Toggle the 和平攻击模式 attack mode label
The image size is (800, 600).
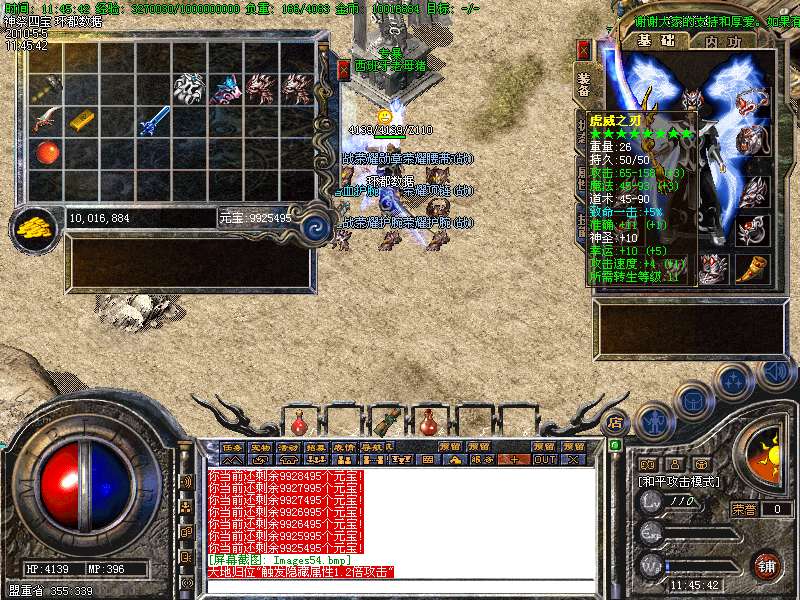(679, 481)
